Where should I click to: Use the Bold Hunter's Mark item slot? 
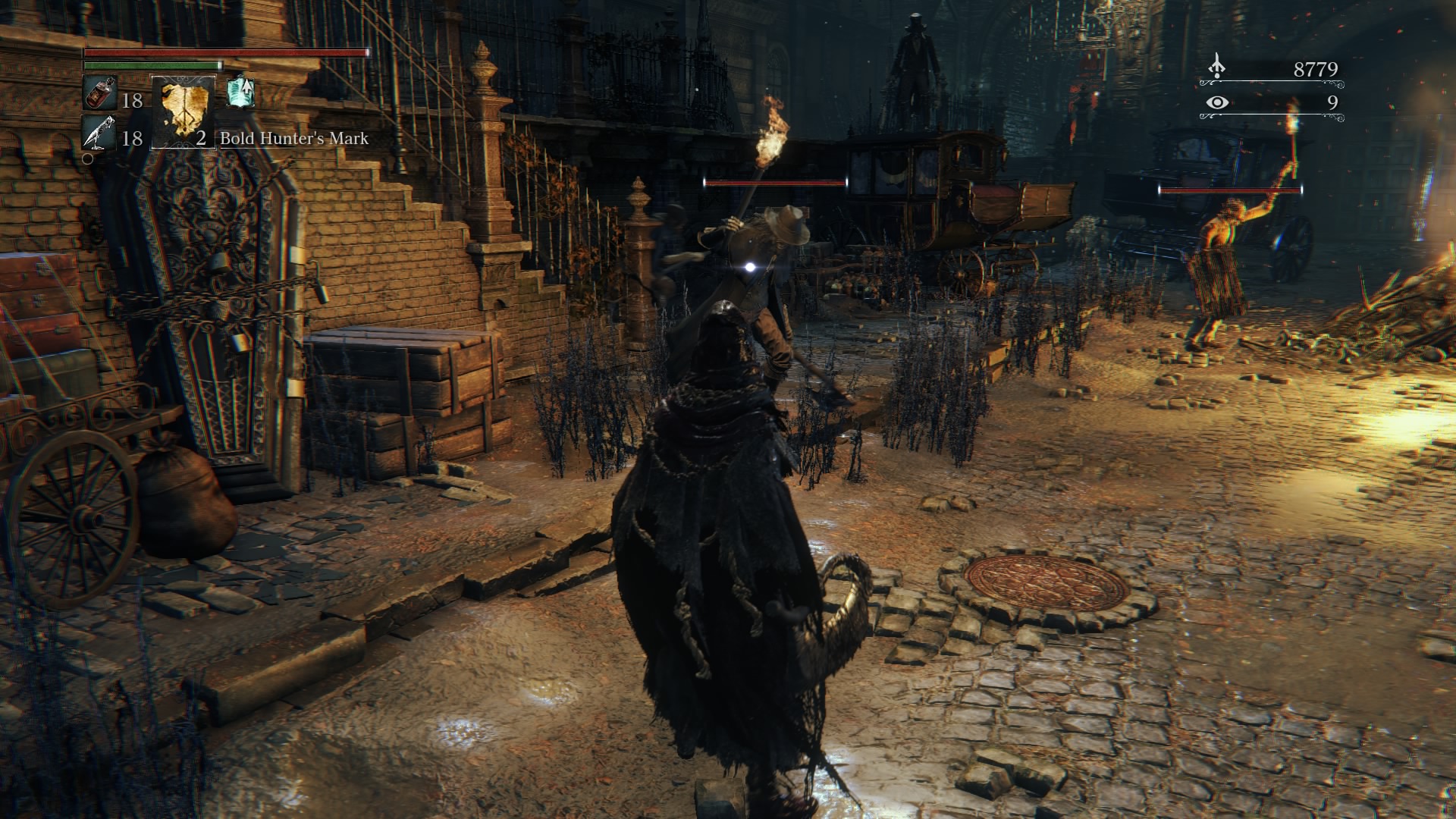tap(184, 111)
